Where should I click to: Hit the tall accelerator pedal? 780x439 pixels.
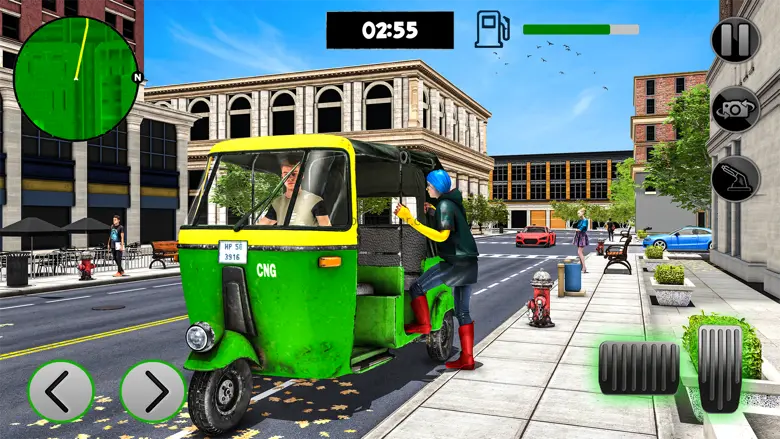coord(720,367)
